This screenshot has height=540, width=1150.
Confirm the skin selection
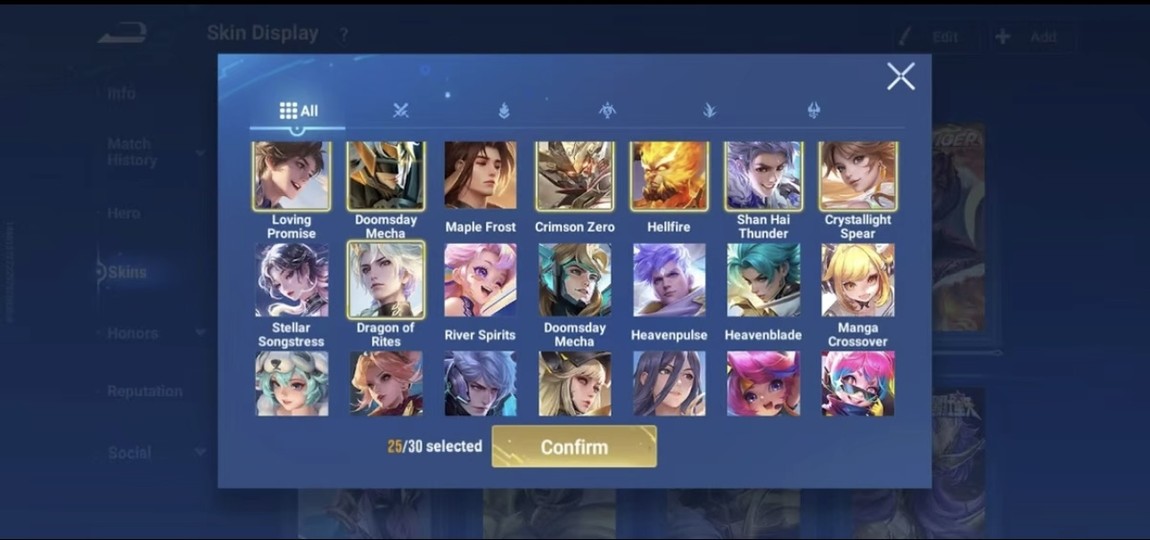[574, 447]
